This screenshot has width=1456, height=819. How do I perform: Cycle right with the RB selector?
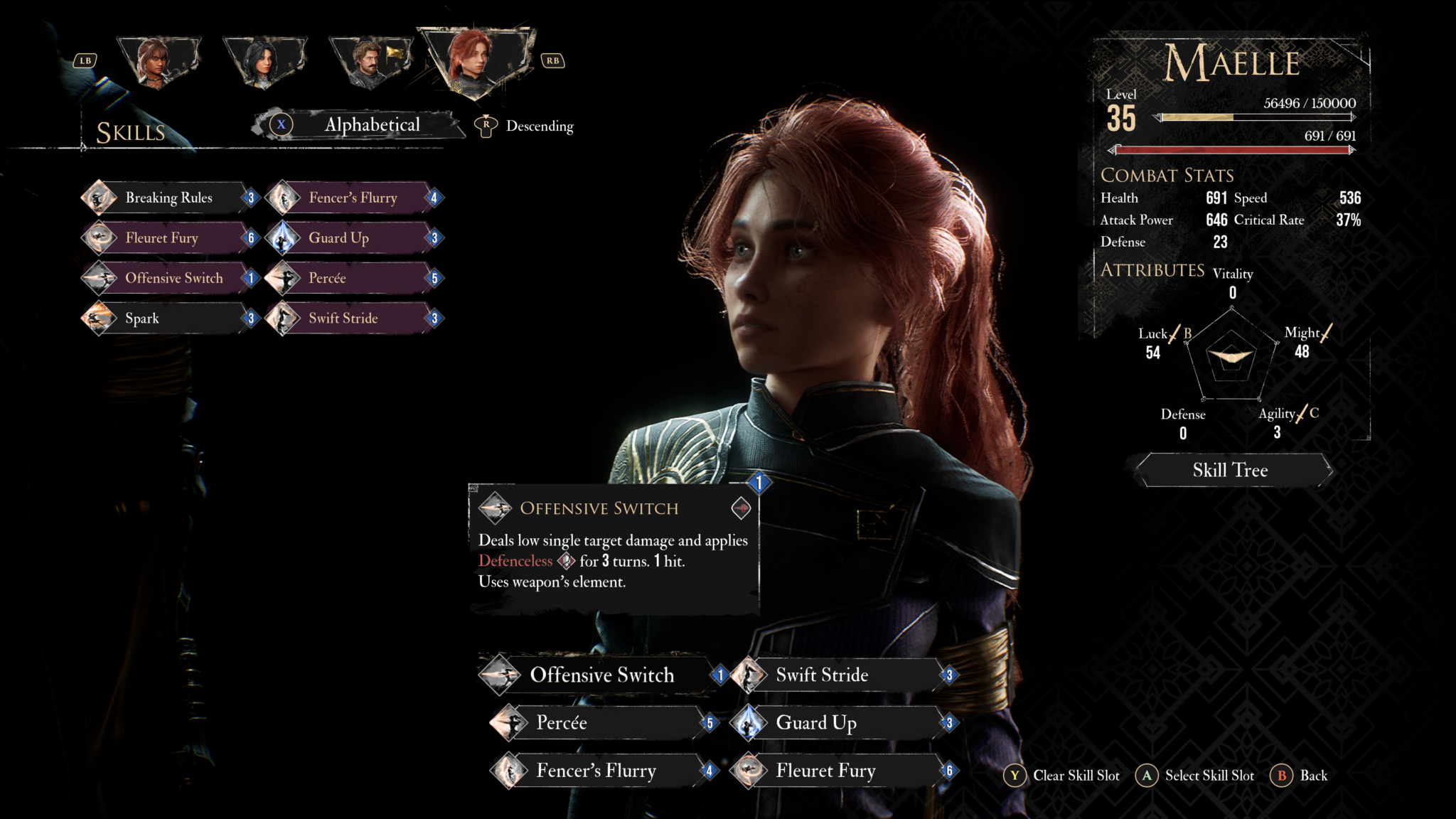coord(554,61)
